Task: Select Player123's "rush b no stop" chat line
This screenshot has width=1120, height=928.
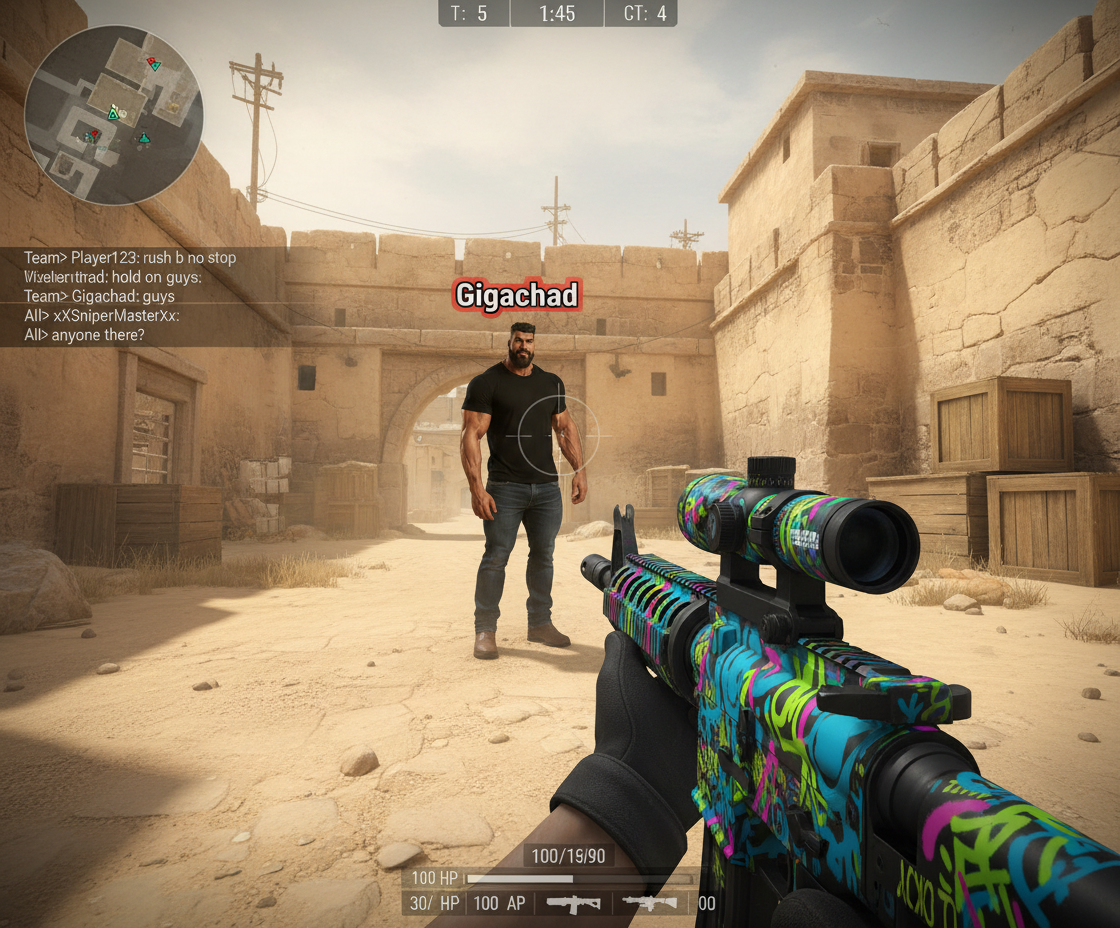Action: (130, 258)
